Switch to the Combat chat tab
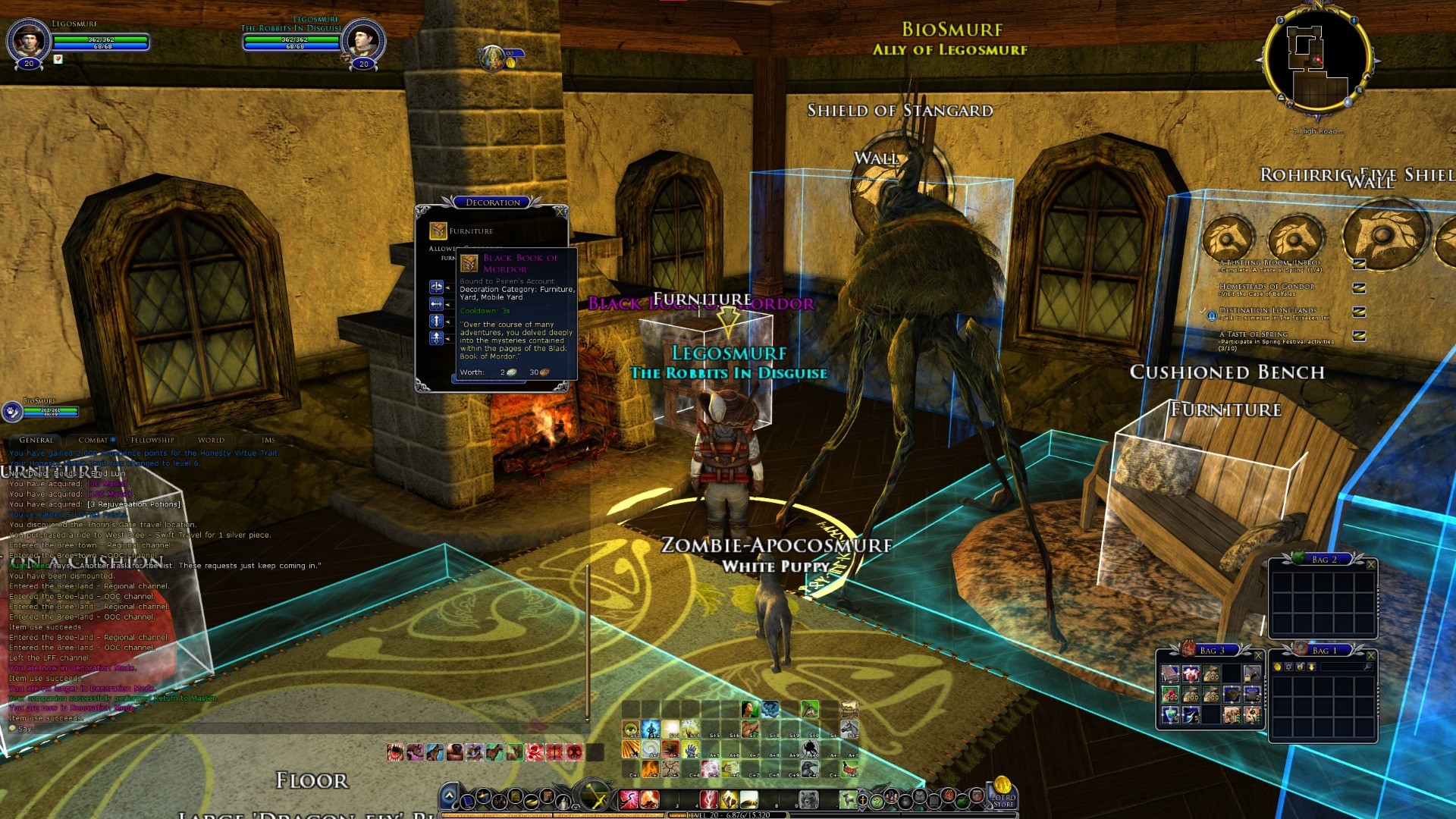Image resolution: width=1456 pixels, height=819 pixels. point(94,440)
